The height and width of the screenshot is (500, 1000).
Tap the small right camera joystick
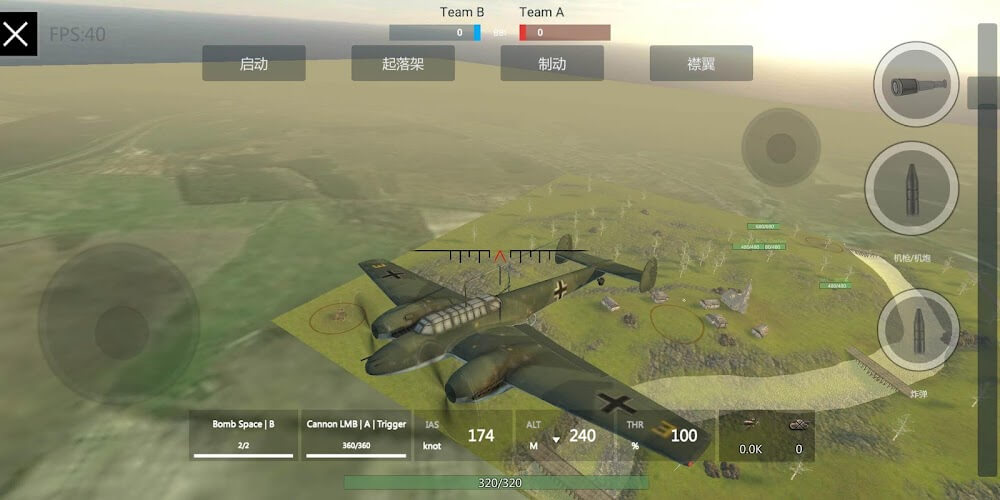click(780, 148)
